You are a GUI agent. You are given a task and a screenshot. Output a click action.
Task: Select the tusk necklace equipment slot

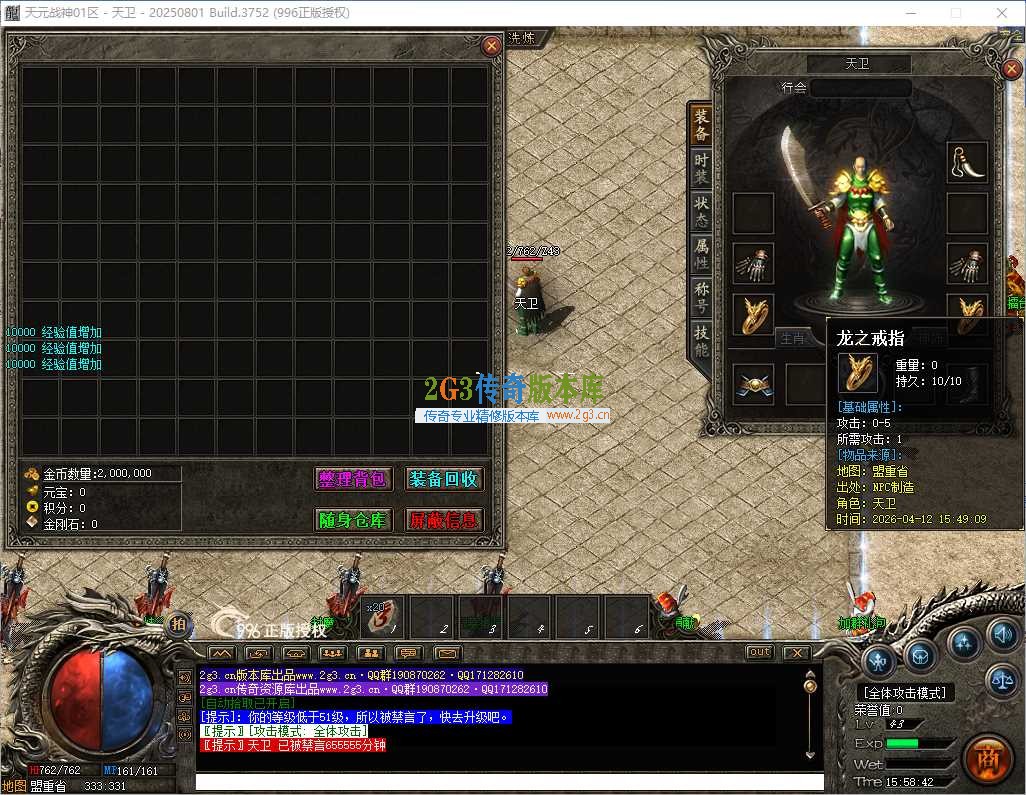coord(967,162)
